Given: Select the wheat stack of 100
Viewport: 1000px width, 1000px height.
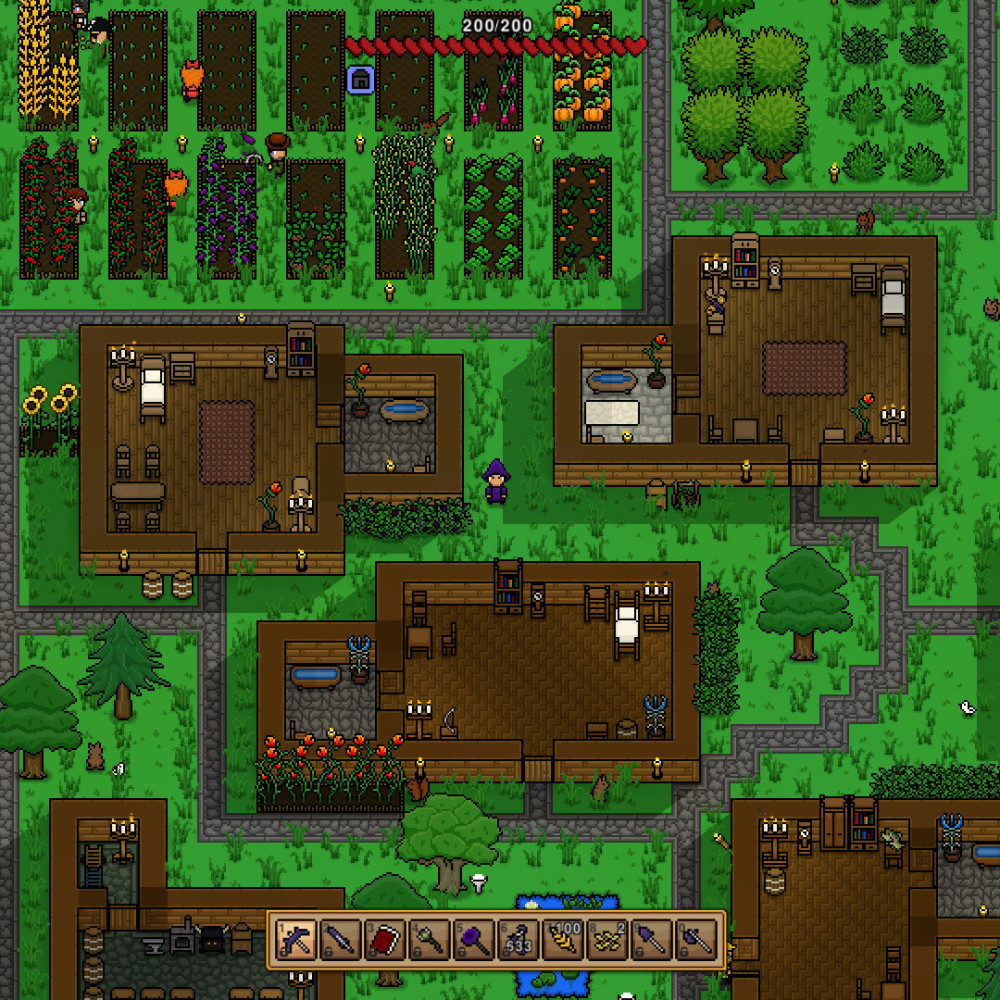Looking at the screenshot, I should (x=563, y=940).
